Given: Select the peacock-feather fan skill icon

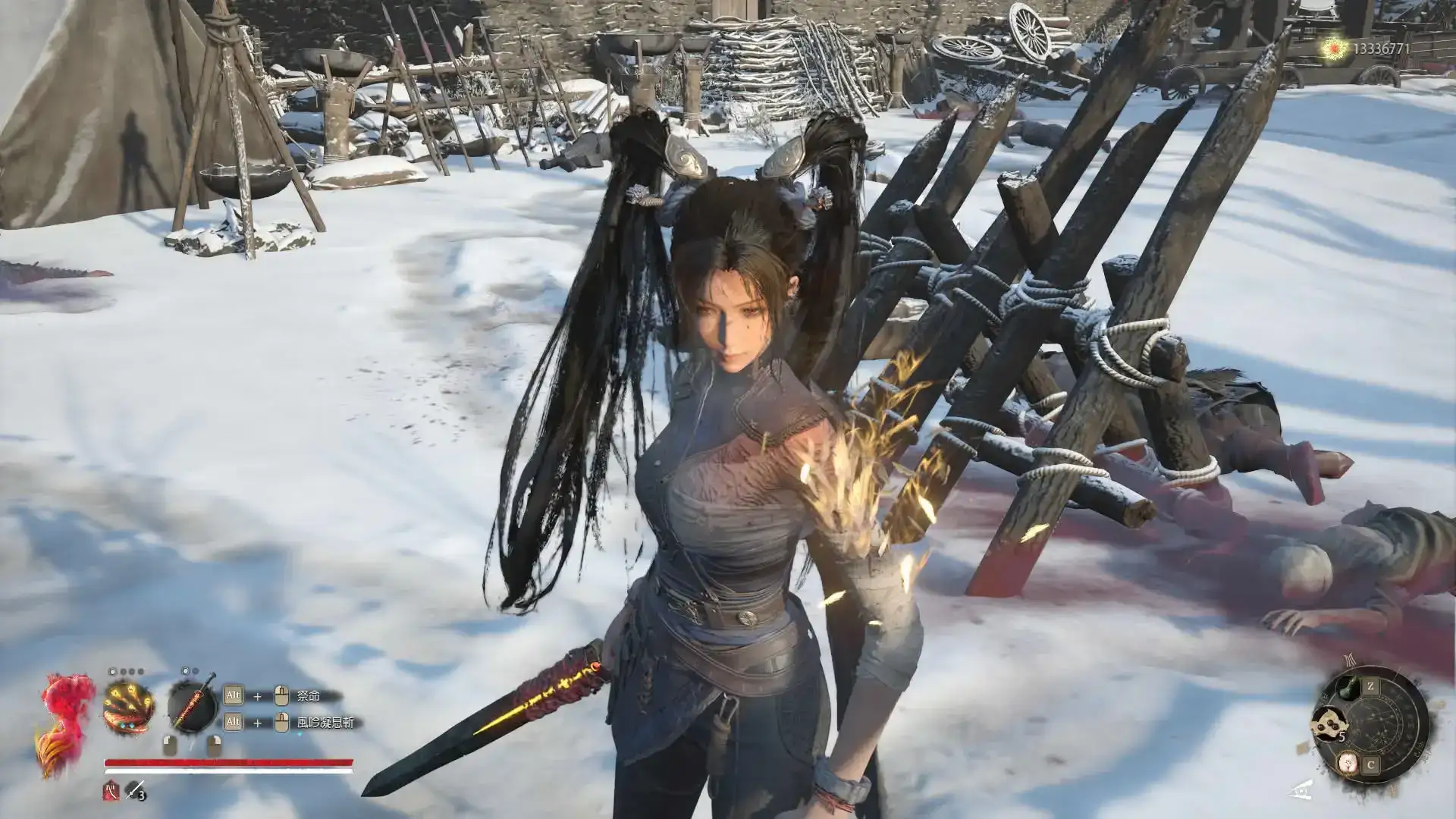Looking at the screenshot, I should 128,707.
